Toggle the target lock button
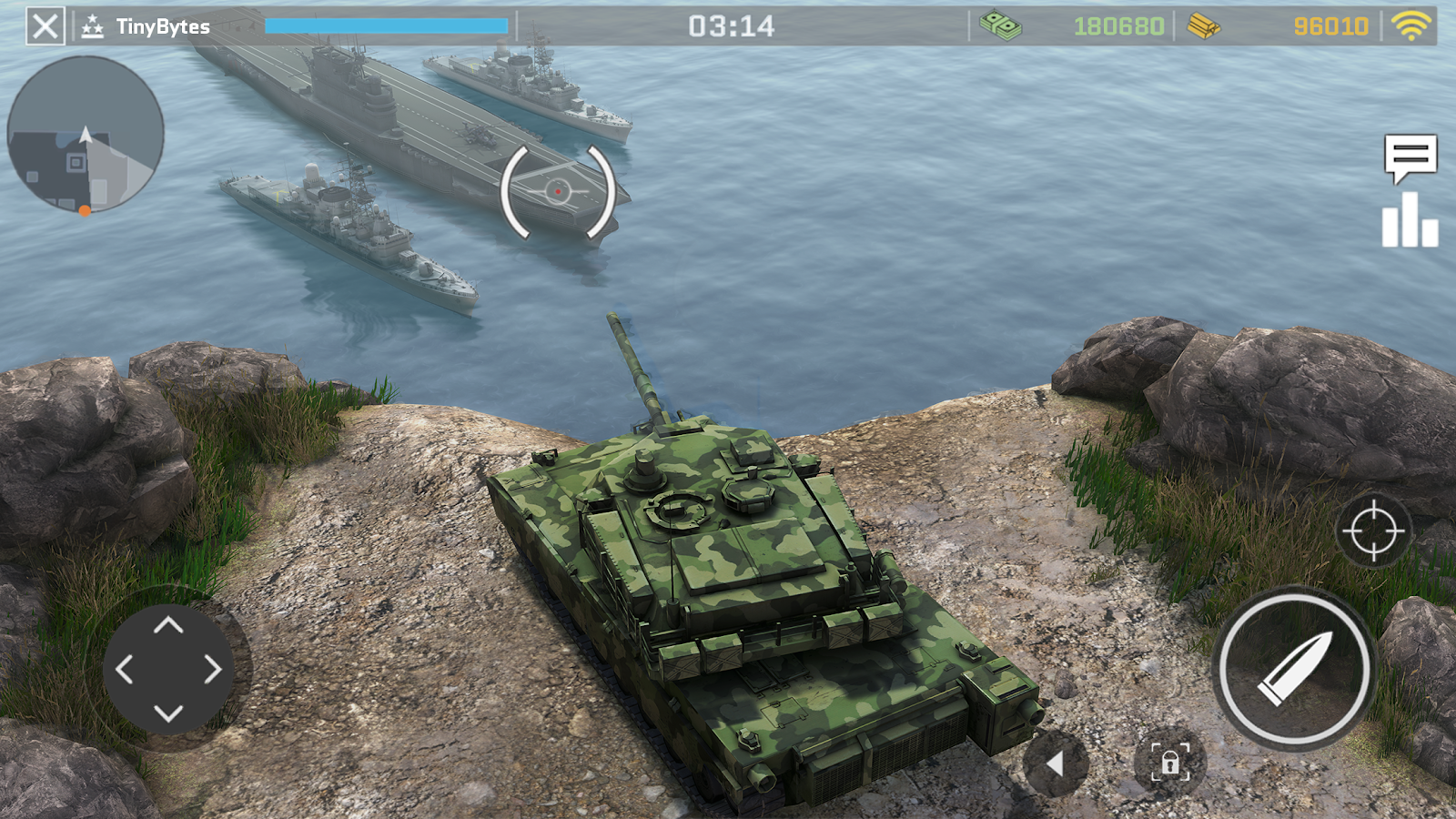 [1169, 762]
